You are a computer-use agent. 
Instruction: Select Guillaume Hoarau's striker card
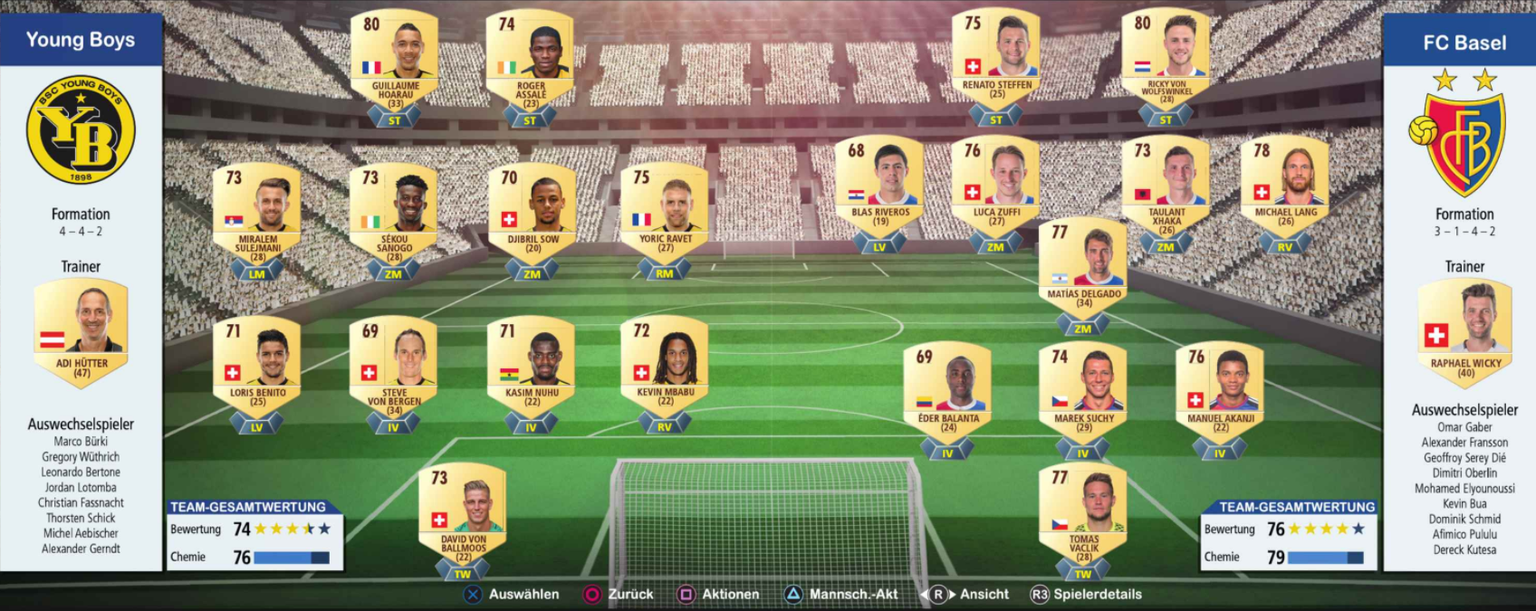click(394, 62)
